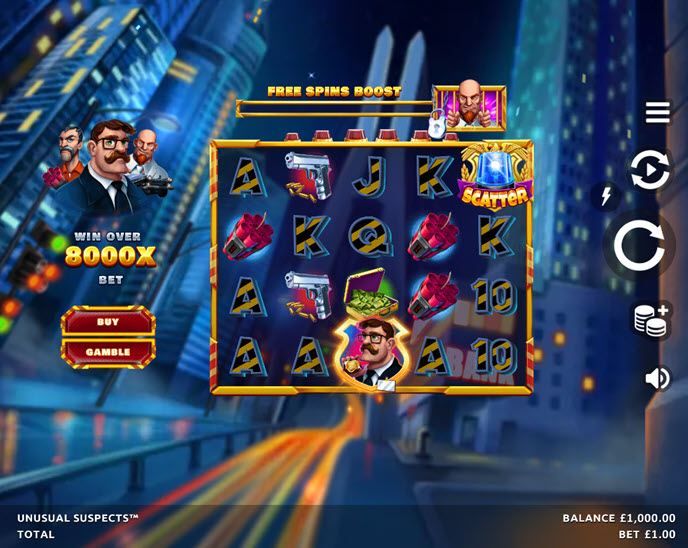Click the red GAMBLE button

[x=108, y=352]
